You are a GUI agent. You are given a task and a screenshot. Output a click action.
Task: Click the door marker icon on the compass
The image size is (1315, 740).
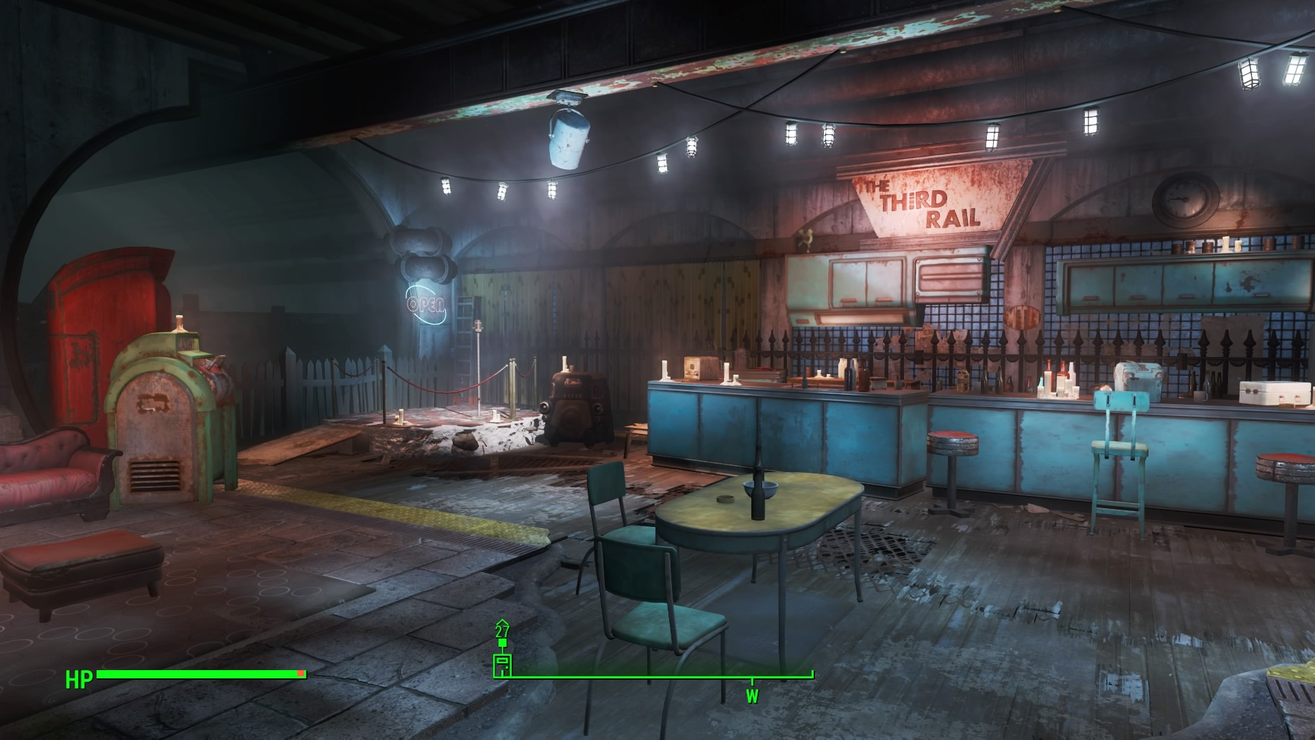point(502,664)
